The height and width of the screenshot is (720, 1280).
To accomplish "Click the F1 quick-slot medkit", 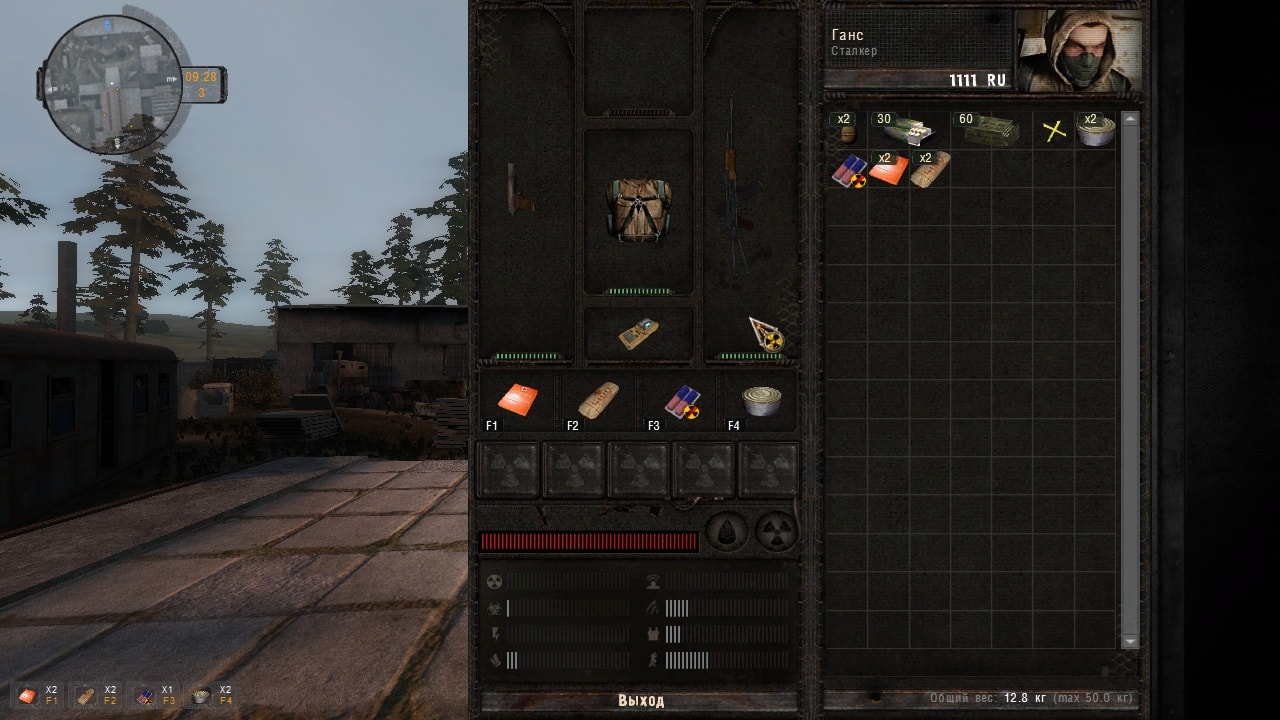I will point(518,400).
